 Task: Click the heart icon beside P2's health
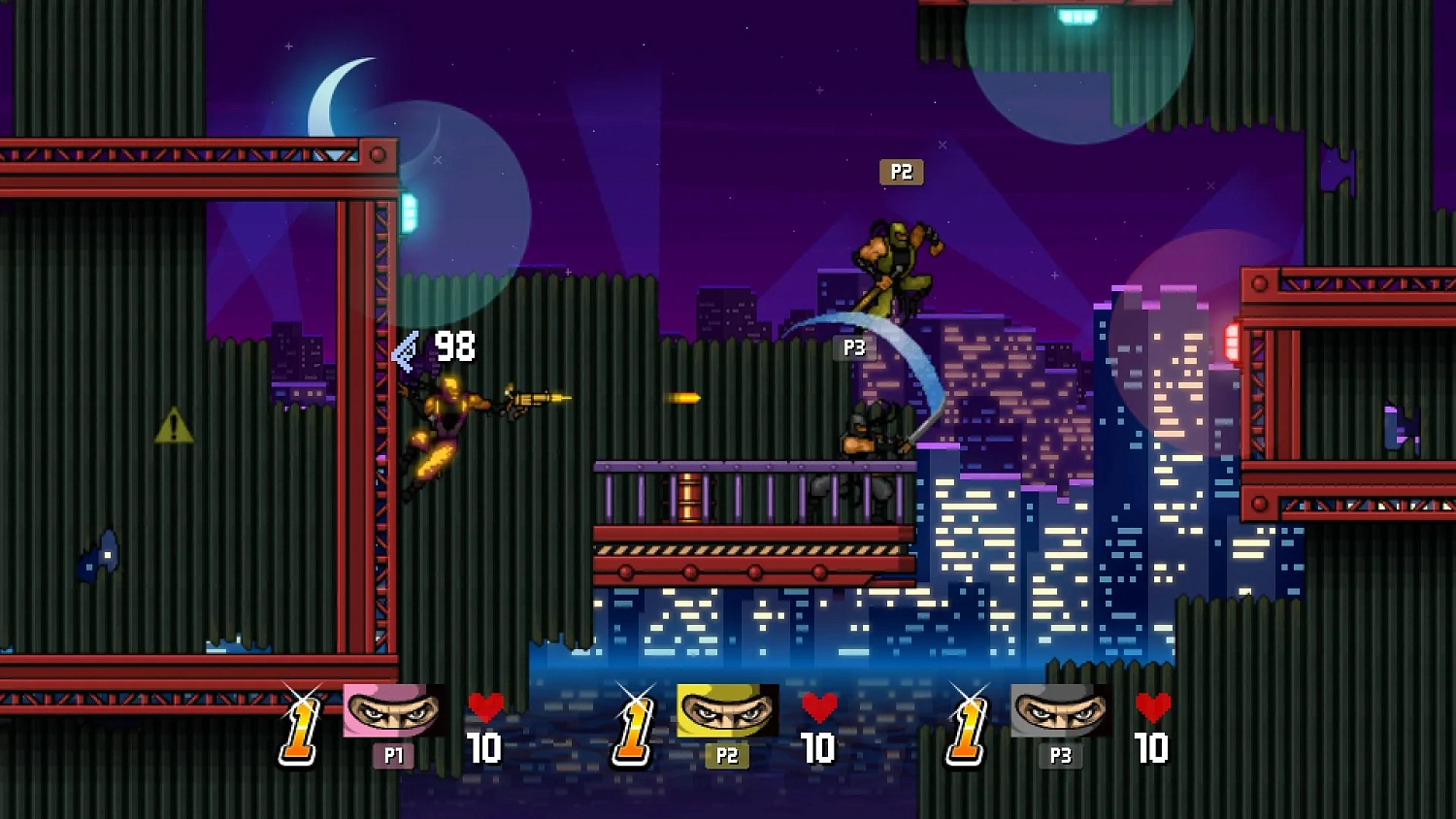click(x=820, y=707)
